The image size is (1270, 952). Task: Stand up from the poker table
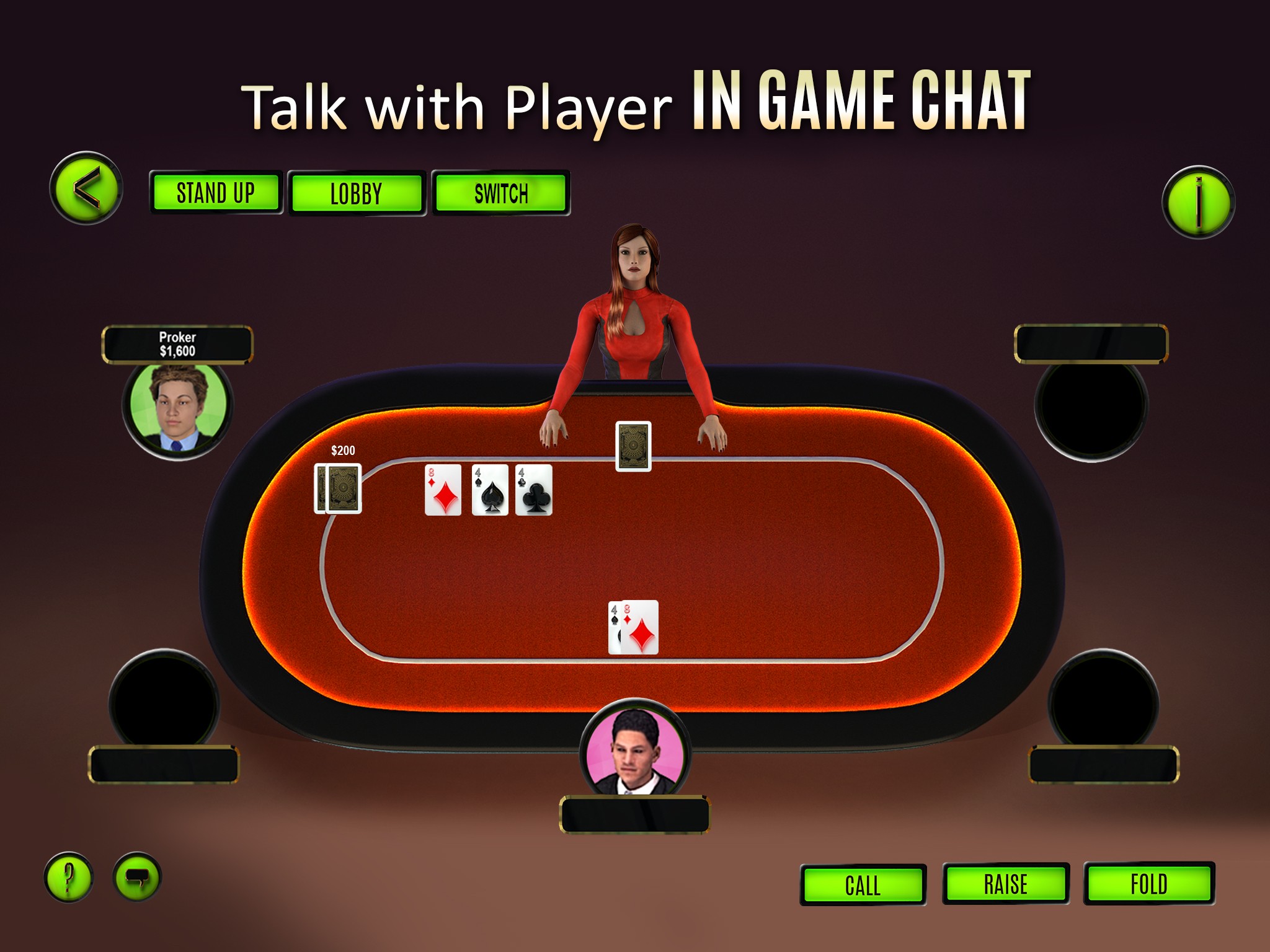click(x=215, y=193)
